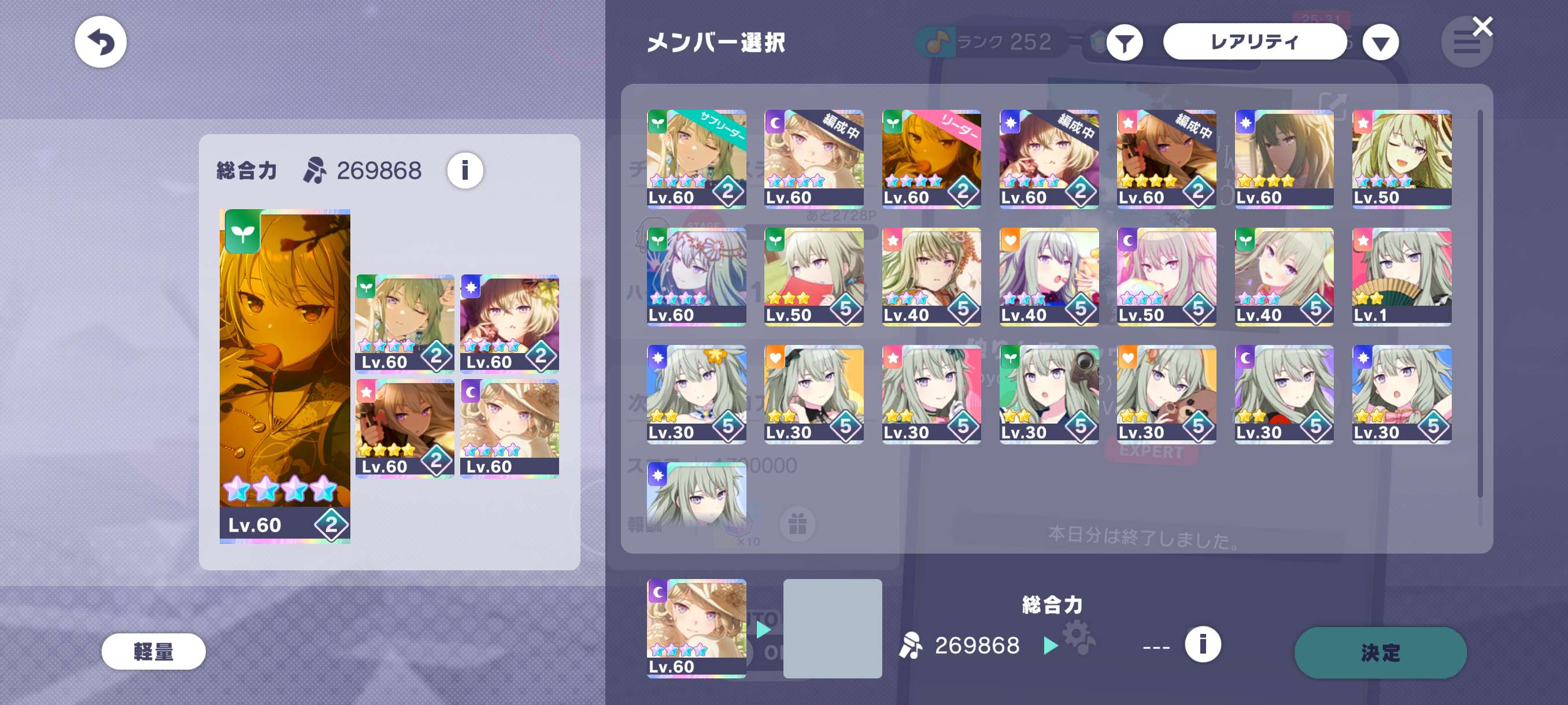Click the ▼ arrow next to レアリティ
The height and width of the screenshot is (705, 1568).
(x=1381, y=42)
